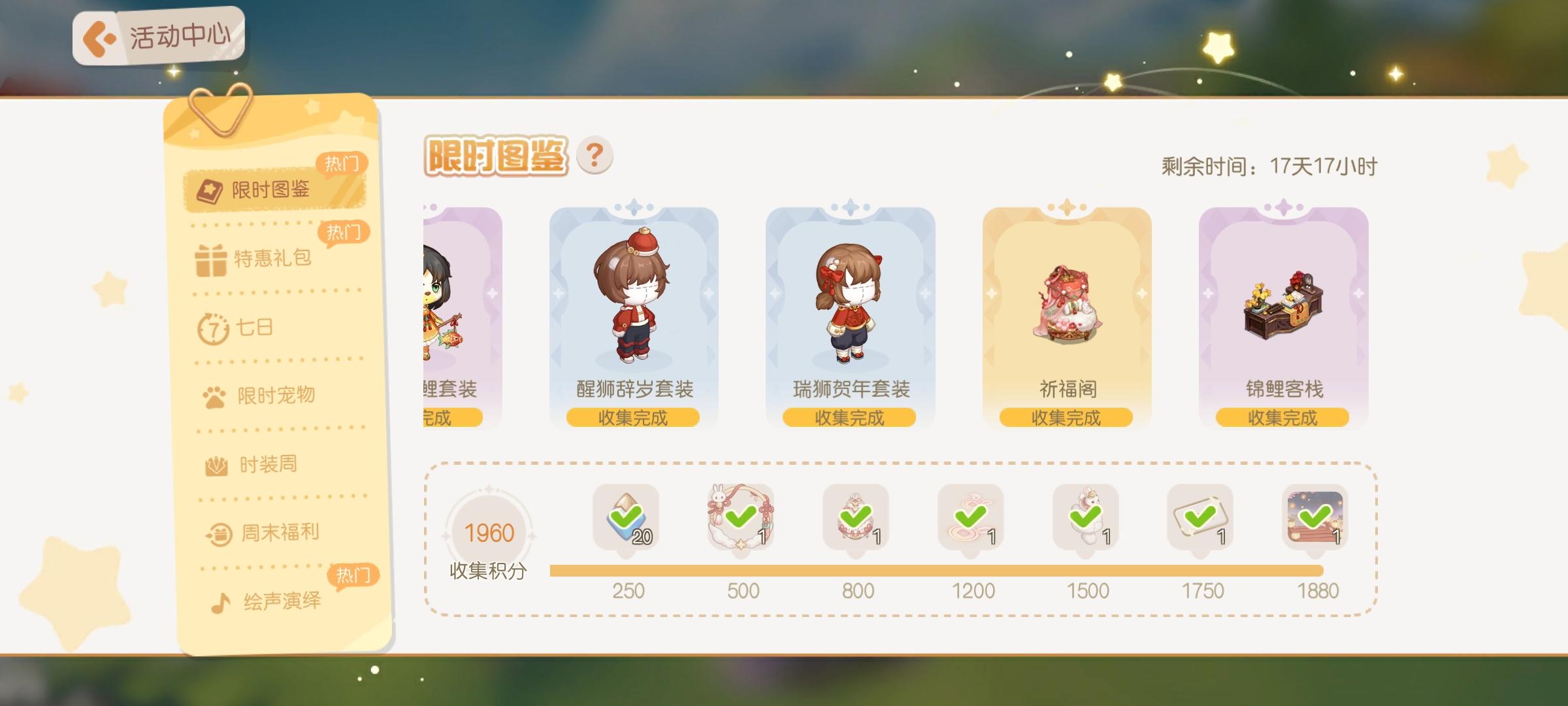
Task: Claim the checked reward at 250 points
Action: point(625,518)
